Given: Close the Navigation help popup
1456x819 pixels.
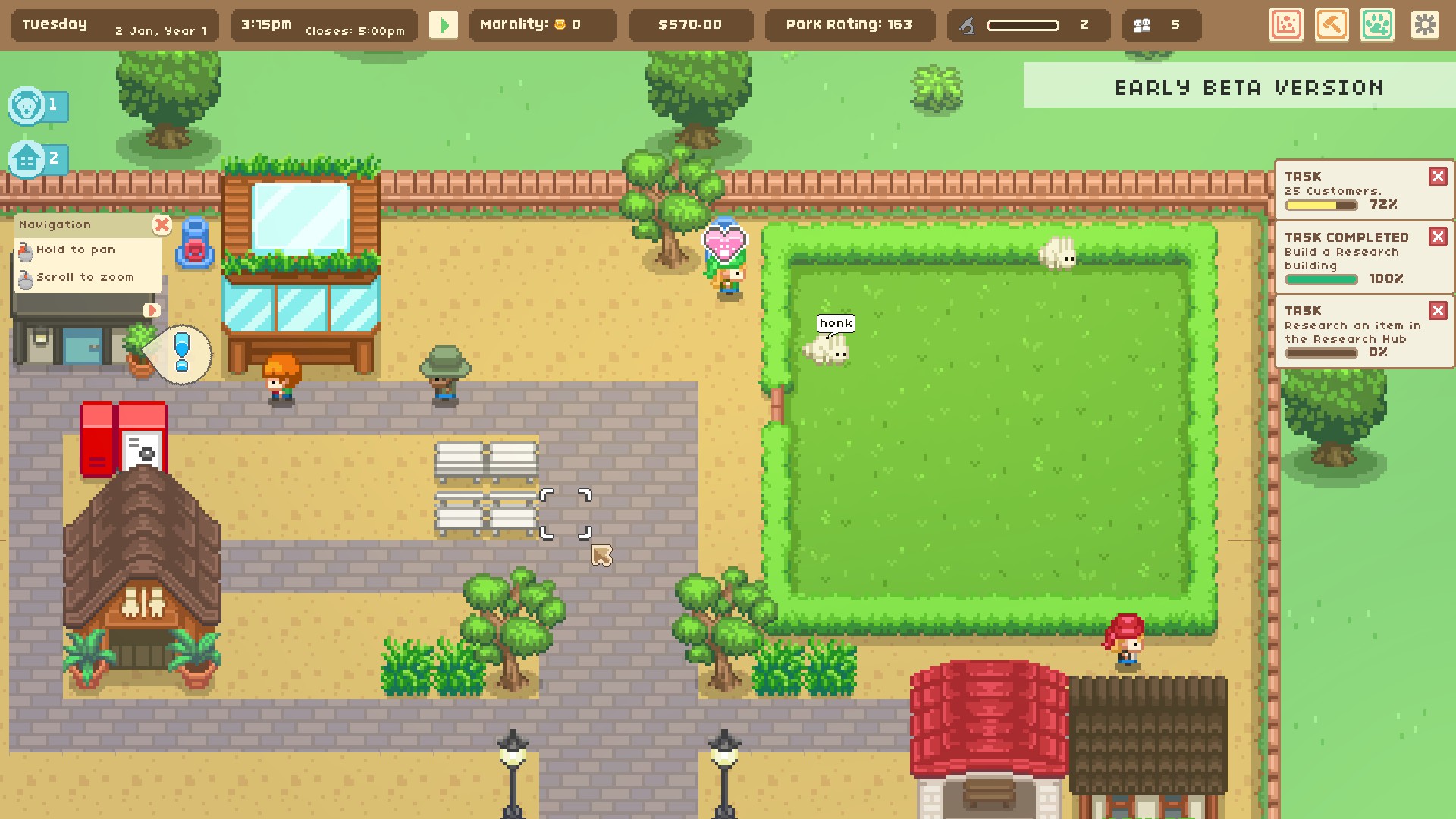Looking at the screenshot, I should tap(161, 224).
